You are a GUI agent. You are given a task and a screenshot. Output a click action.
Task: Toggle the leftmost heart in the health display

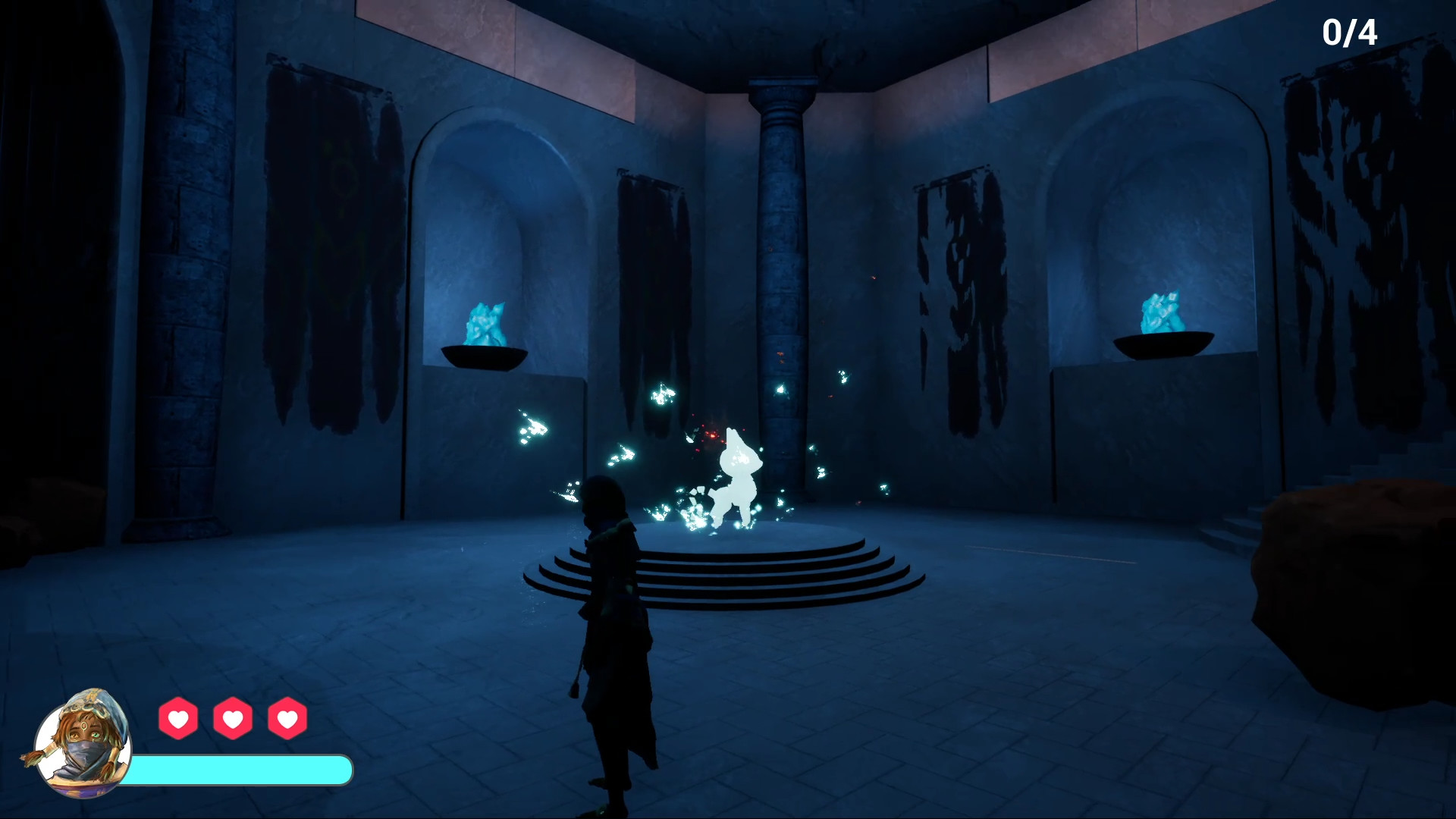click(179, 719)
